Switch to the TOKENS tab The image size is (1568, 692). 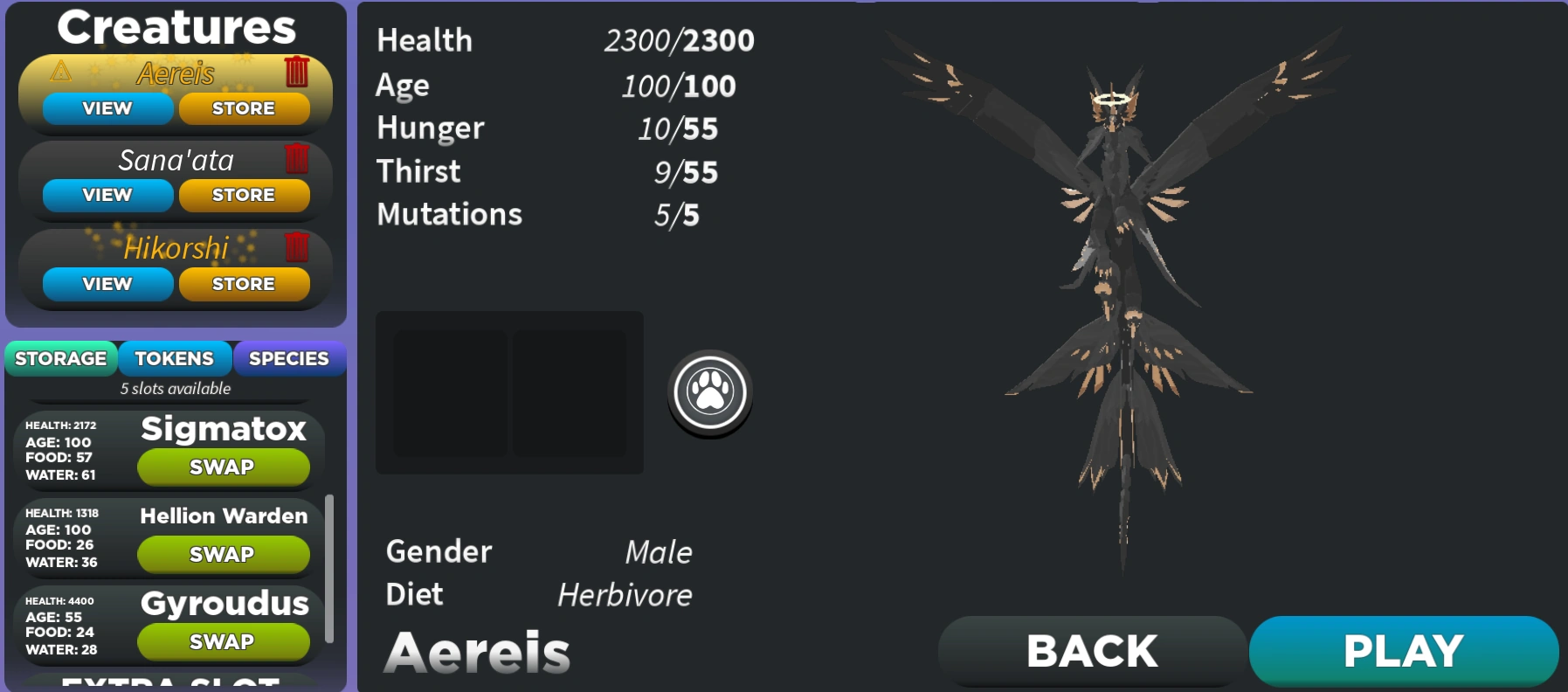[x=173, y=358]
